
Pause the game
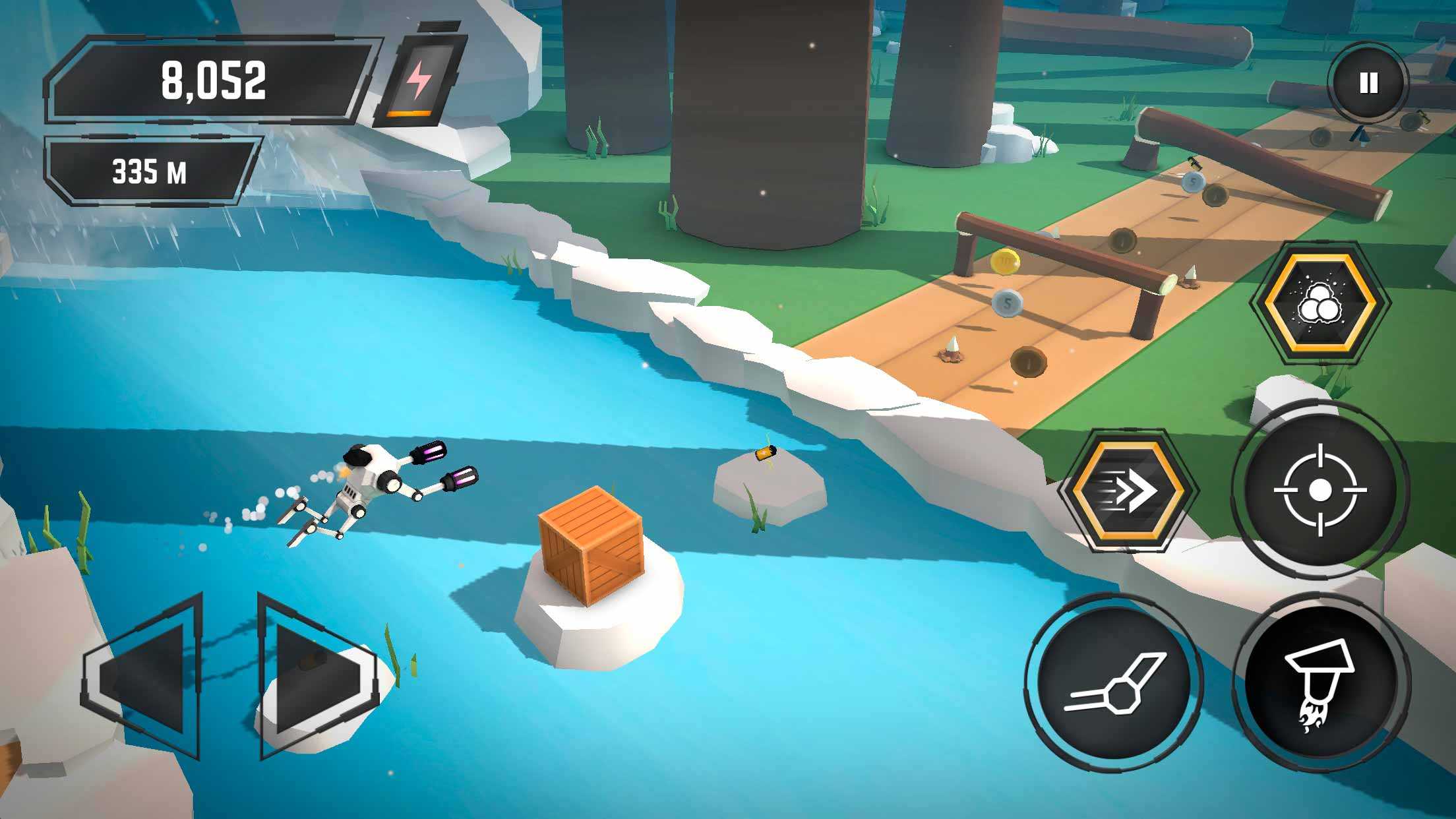1368,84
